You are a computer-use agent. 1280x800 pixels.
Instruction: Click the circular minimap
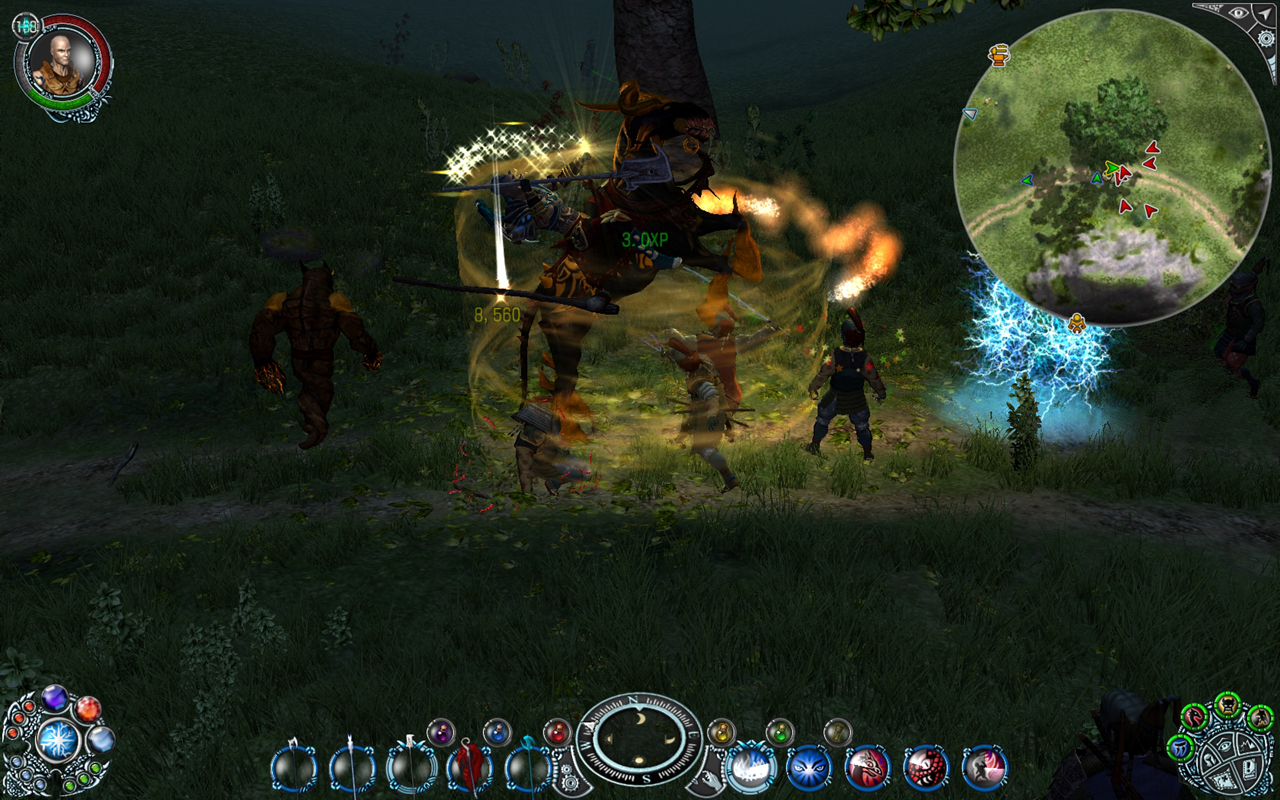point(1111,168)
